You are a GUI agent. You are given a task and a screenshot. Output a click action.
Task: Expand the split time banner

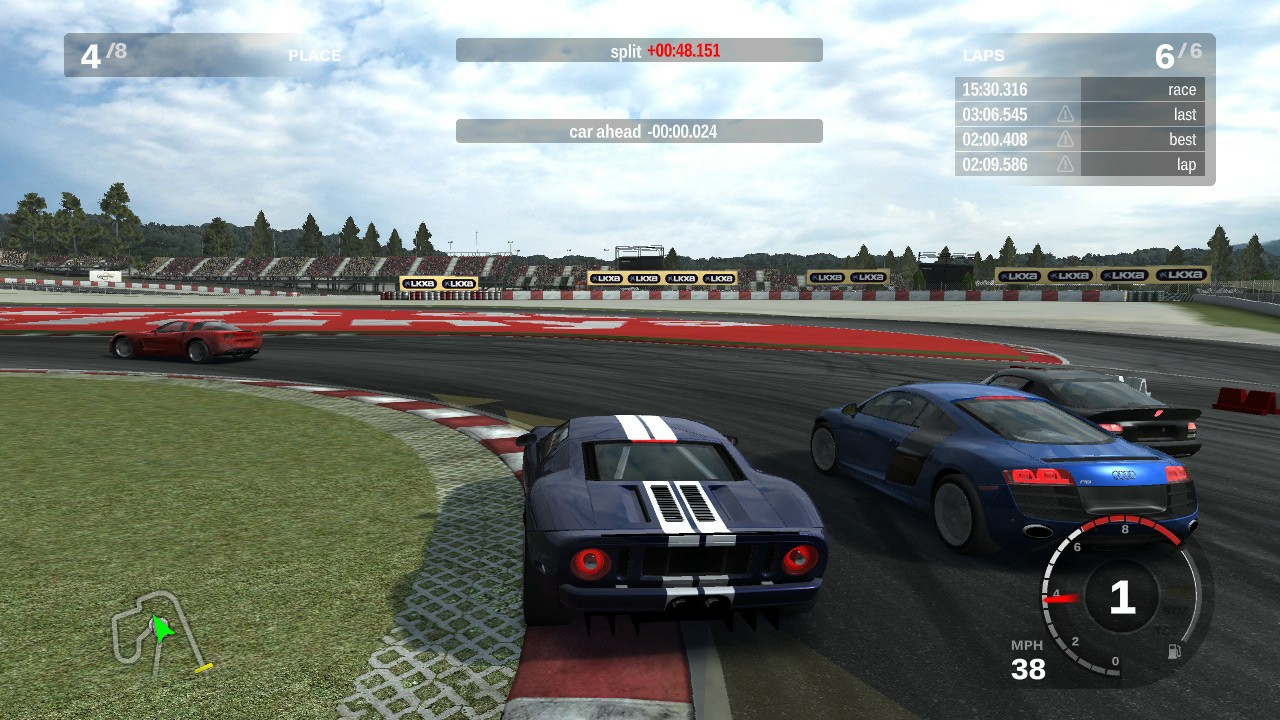639,50
